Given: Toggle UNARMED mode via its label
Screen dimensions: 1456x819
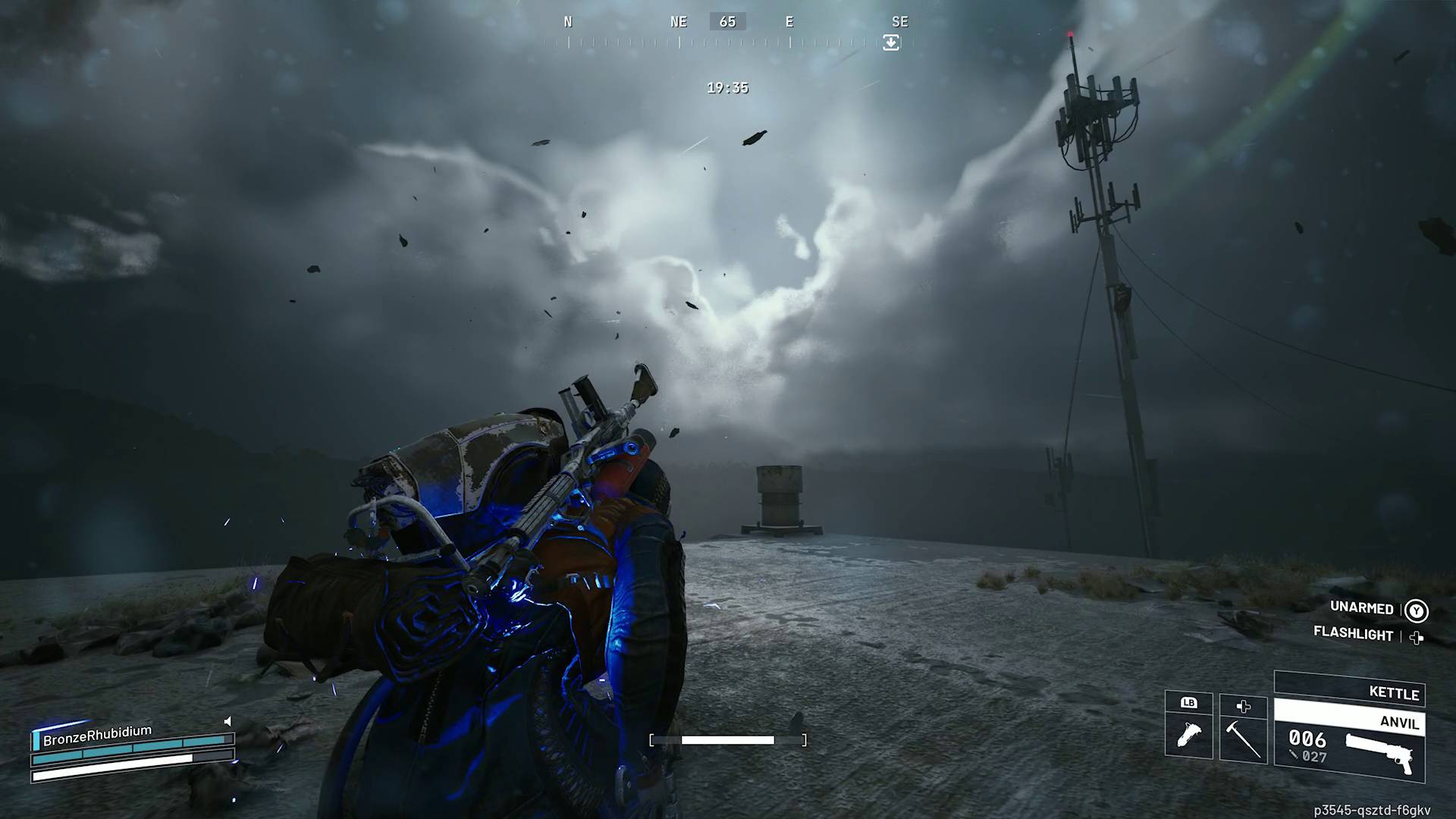Looking at the screenshot, I should click(x=1361, y=608).
